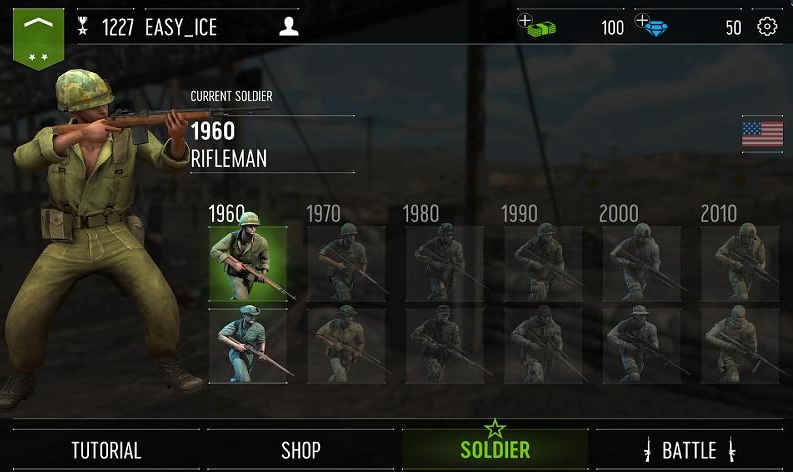Choose the bottom 2010 soldier tile
The width and height of the screenshot is (793, 472).
click(x=739, y=345)
